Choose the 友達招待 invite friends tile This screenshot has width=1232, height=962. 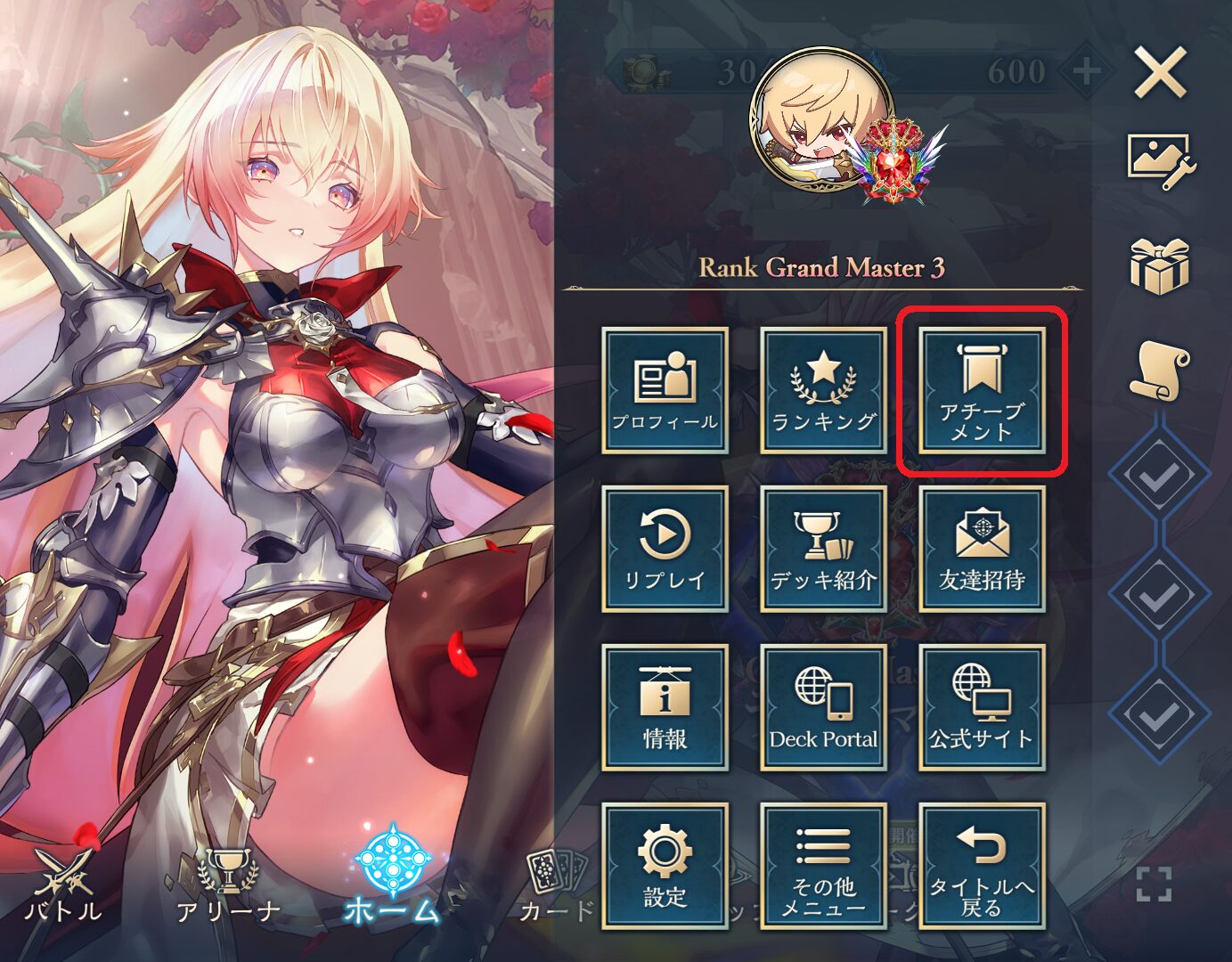point(982,549)
